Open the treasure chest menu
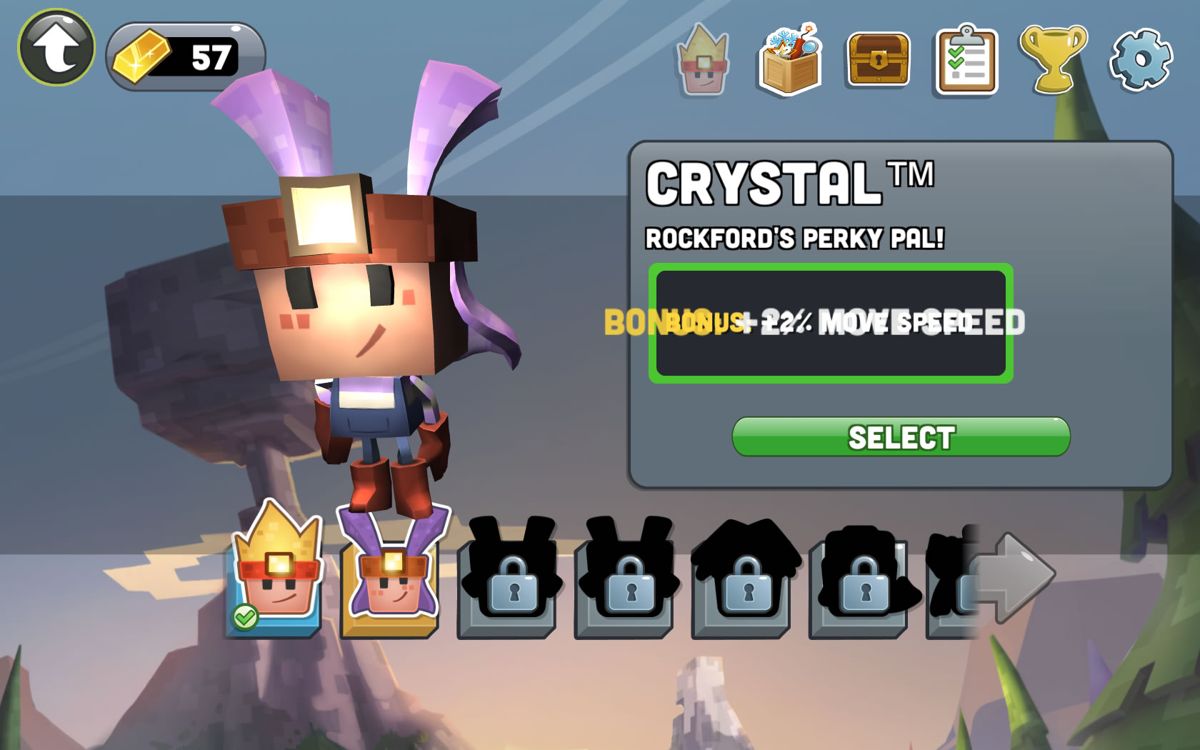The height and width of the screenshot is (750, 1200). coord(878,59)
